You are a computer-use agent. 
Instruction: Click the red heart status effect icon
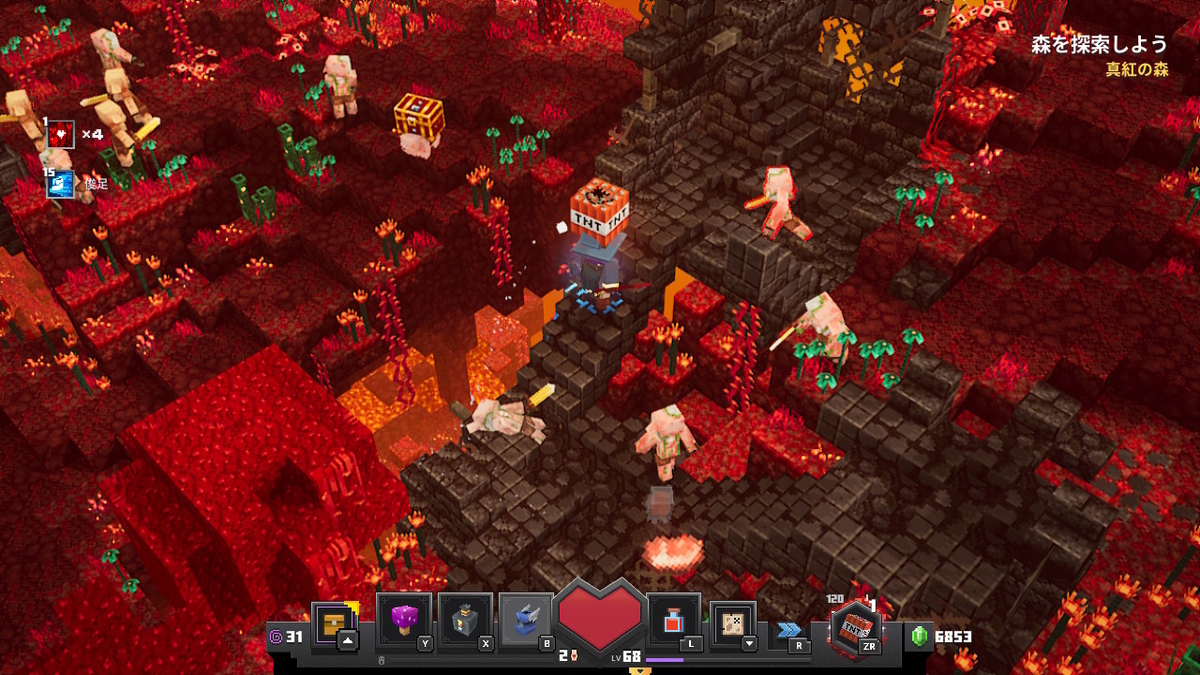pos(61,134)
